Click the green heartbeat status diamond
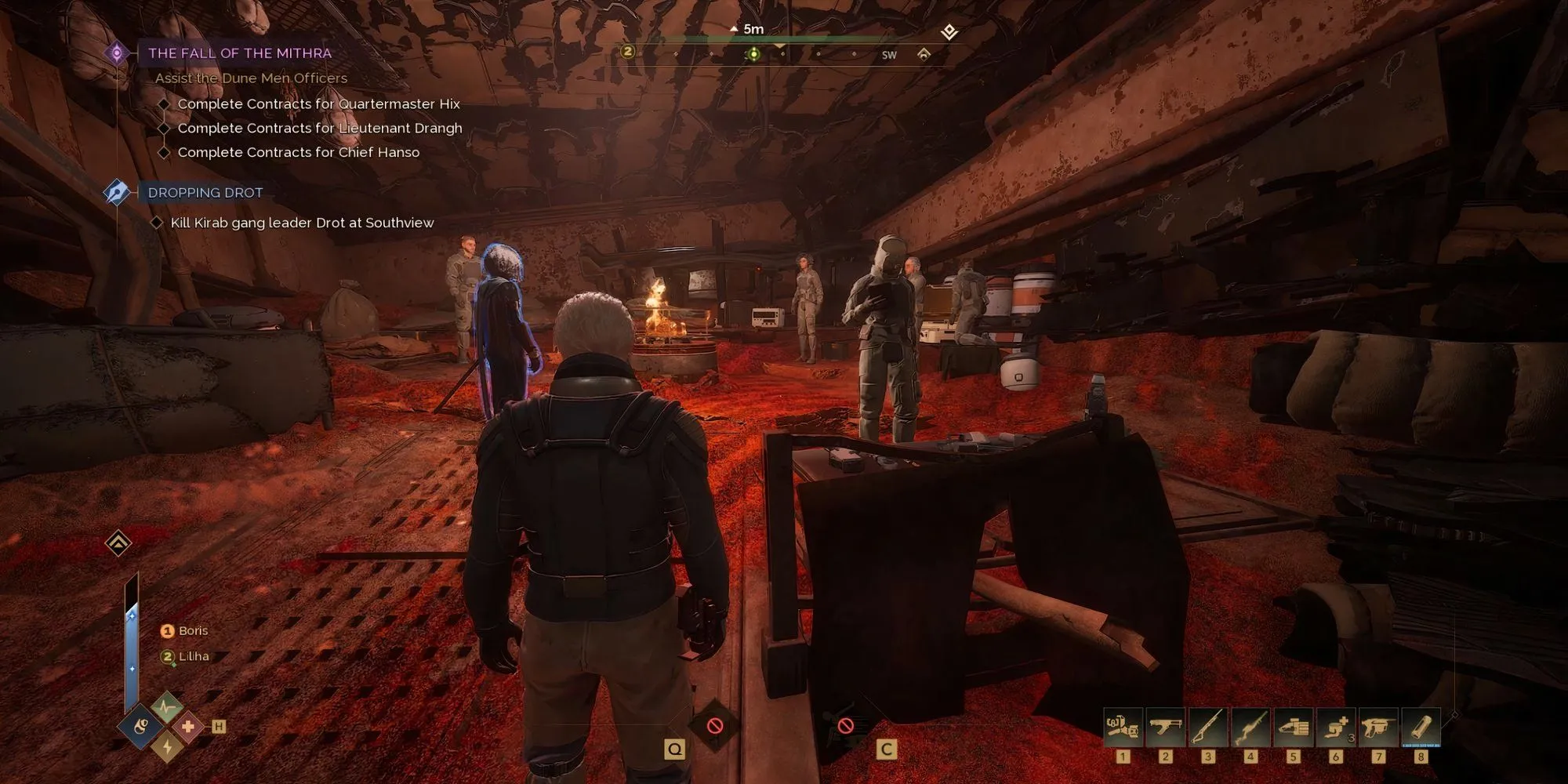Viewport: 1568px width, 784px height. pos(166,707)
